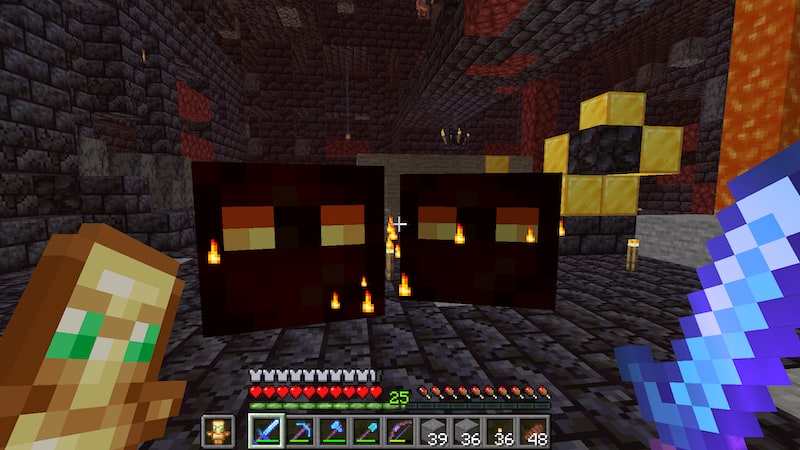Select the cooked meat stack of 48
This screenshot has height=450, width=800.
[x=535, y=431]
